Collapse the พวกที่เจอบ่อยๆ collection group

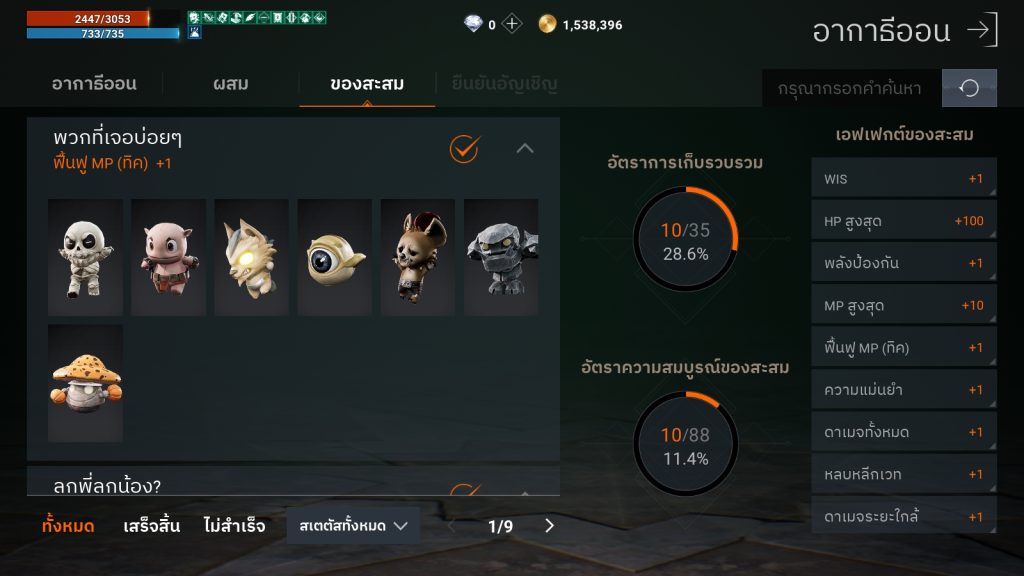coord(525,149)
